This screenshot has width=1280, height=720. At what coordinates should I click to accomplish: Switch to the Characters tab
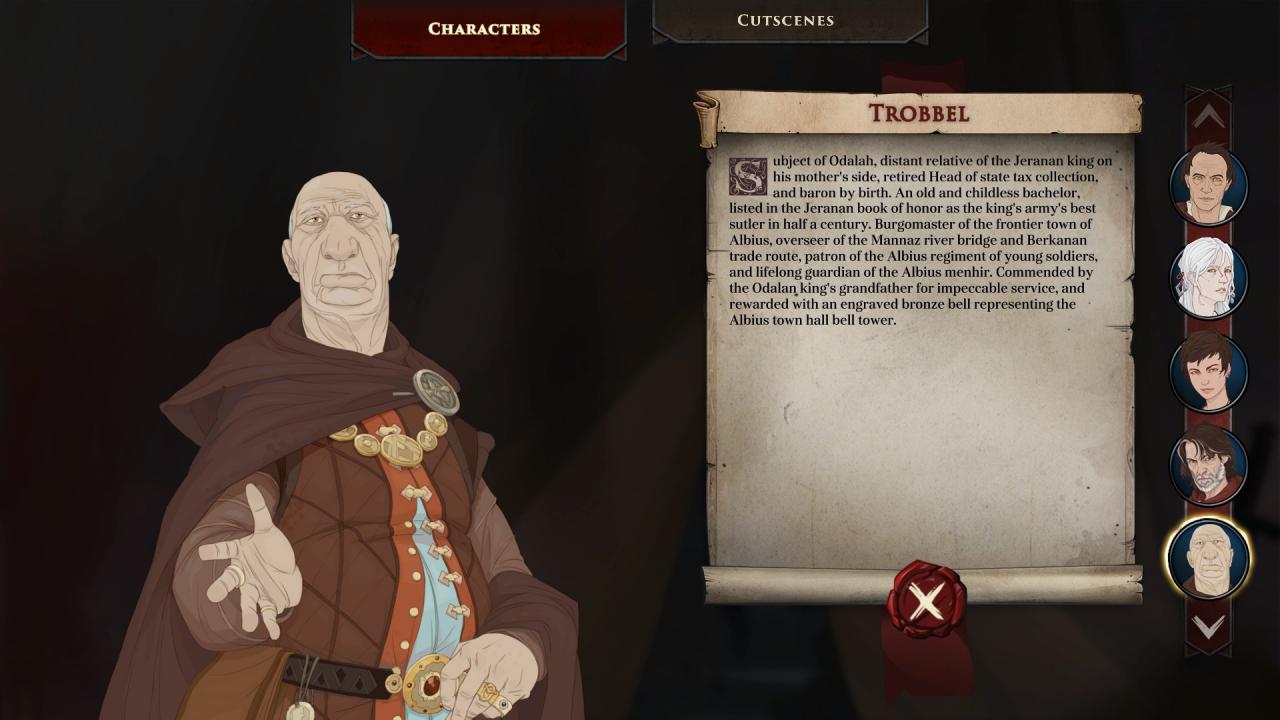click(x=485, y=28)
